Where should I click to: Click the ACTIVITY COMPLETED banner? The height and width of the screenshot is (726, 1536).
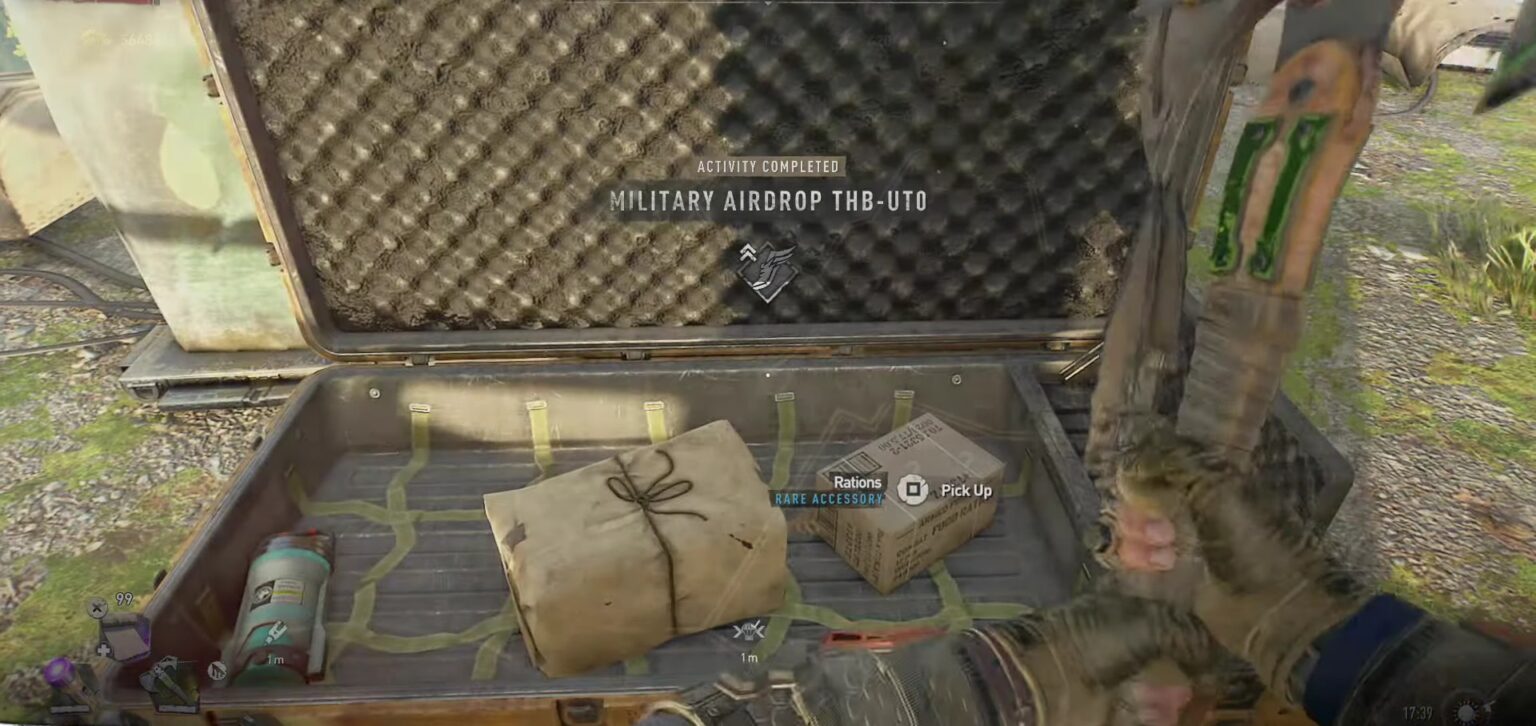point(769,166)
